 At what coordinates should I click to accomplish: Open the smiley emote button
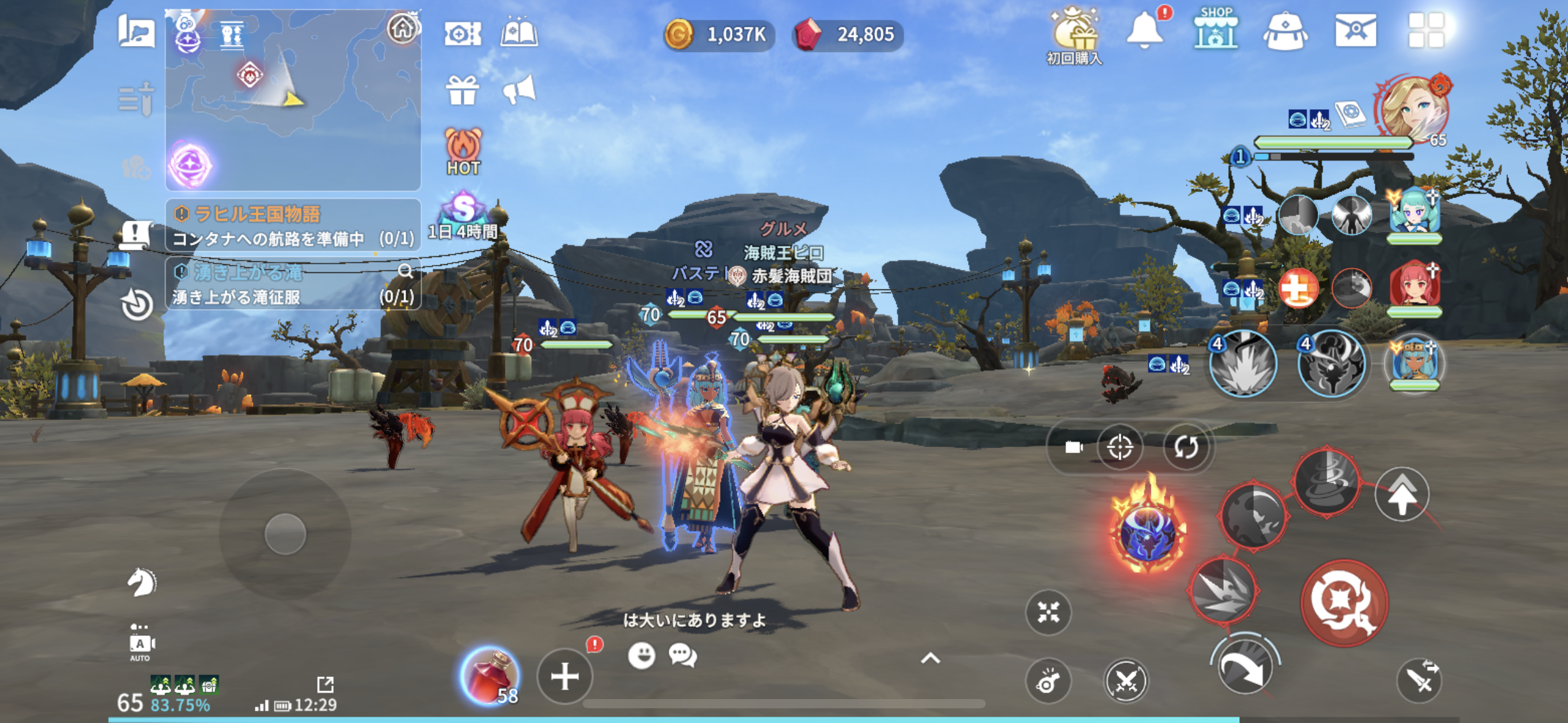[x=642, y=655]
